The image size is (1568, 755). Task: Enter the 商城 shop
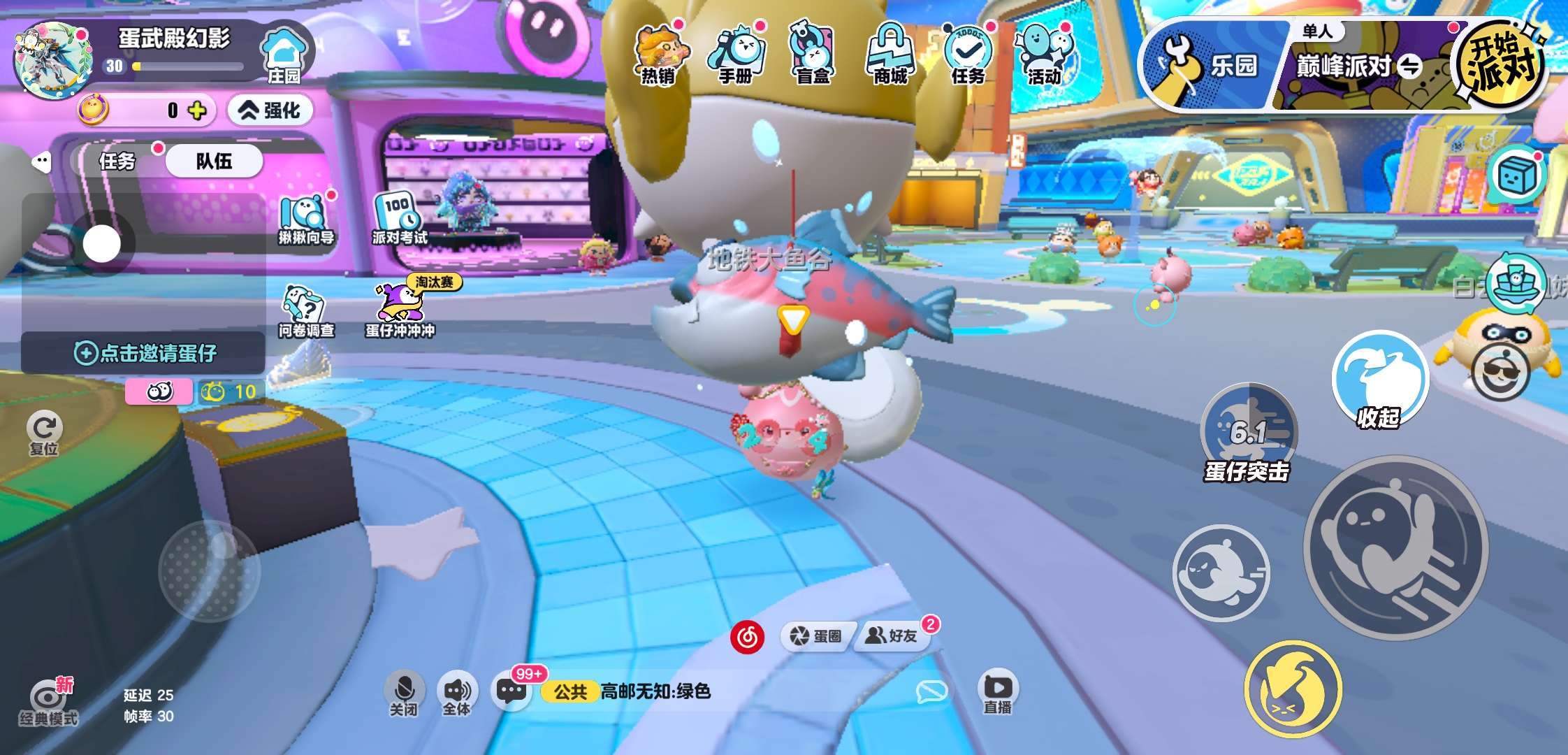tap(890, 54)
